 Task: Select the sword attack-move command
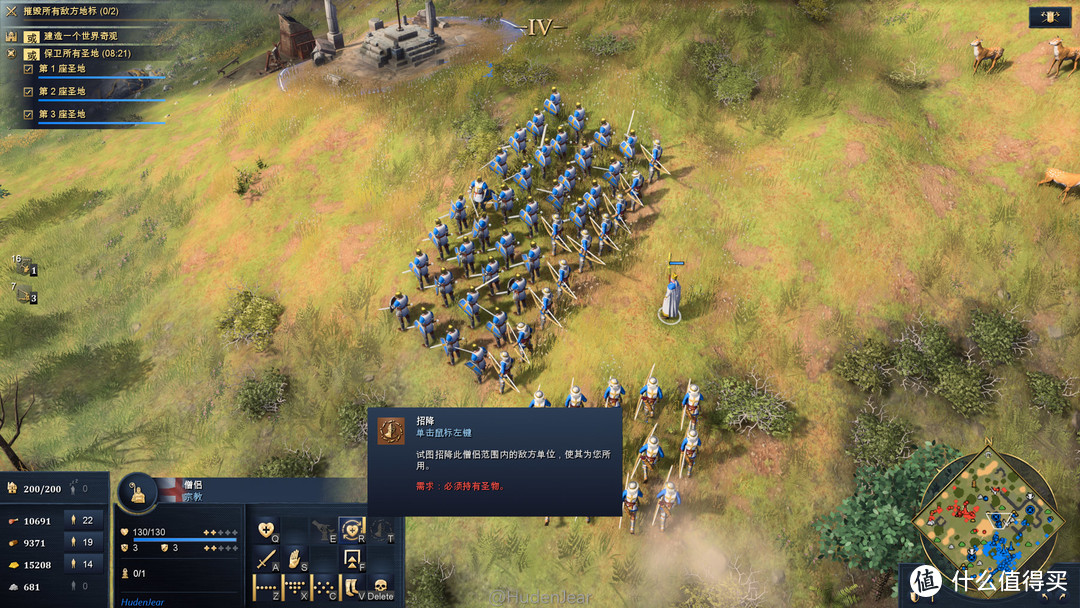[x=266, y=558]
